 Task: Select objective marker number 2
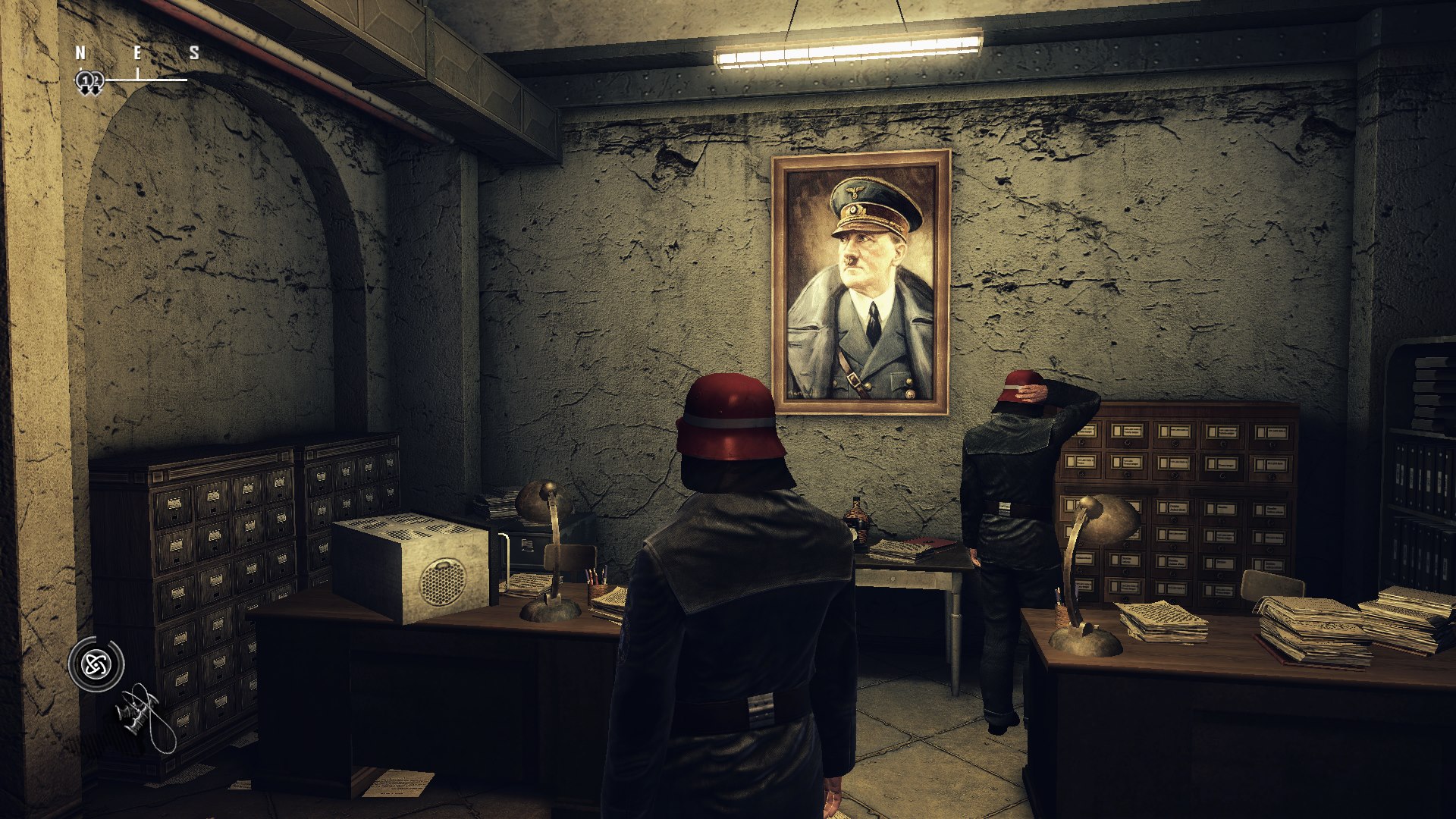[x=96, y=82]
